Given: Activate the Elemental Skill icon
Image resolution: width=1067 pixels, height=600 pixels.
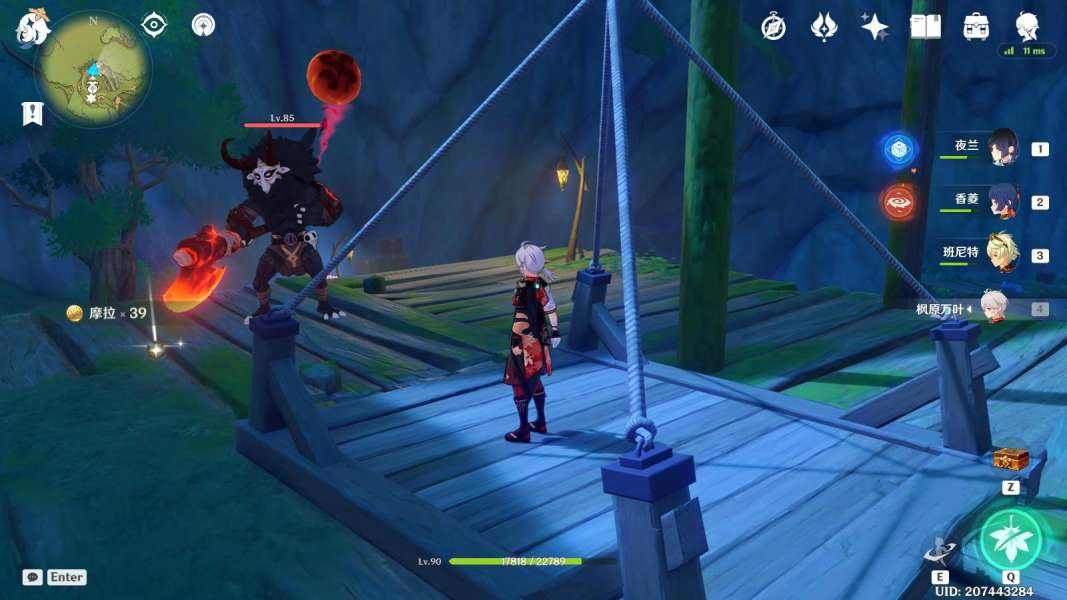Looking at the screenshot, I should coord(940,551).
